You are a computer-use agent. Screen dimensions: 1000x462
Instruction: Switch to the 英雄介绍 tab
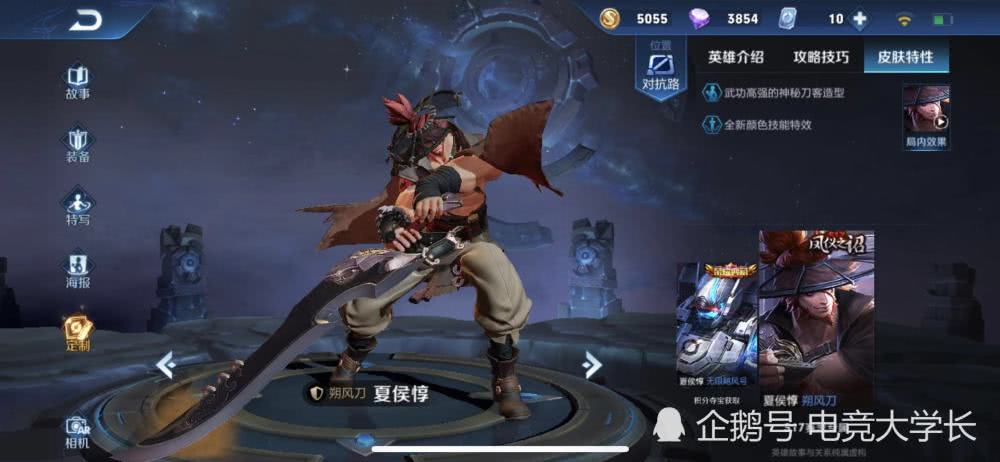[736, 57]
